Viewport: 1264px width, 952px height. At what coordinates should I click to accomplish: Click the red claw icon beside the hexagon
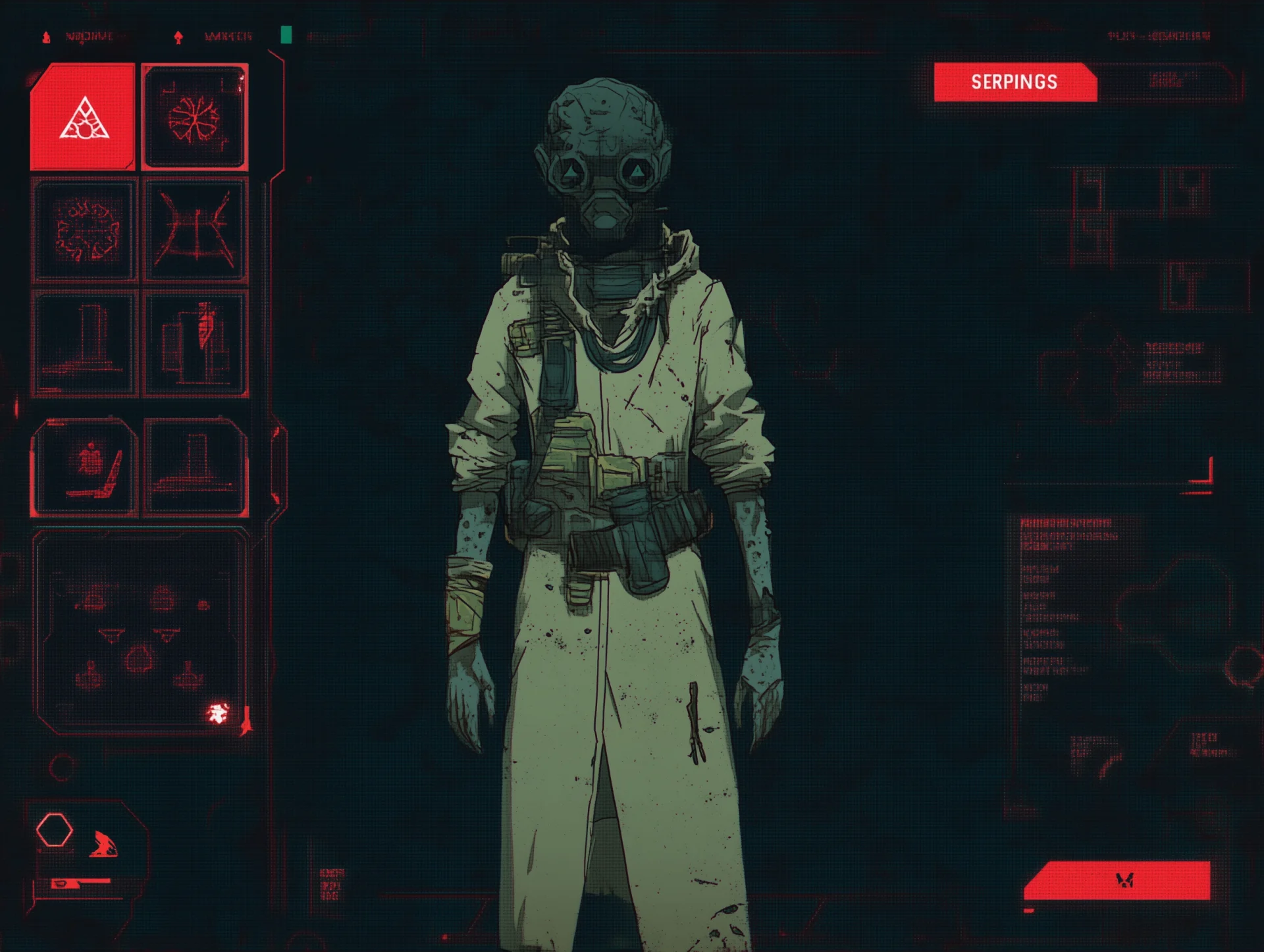click(103, 844)
